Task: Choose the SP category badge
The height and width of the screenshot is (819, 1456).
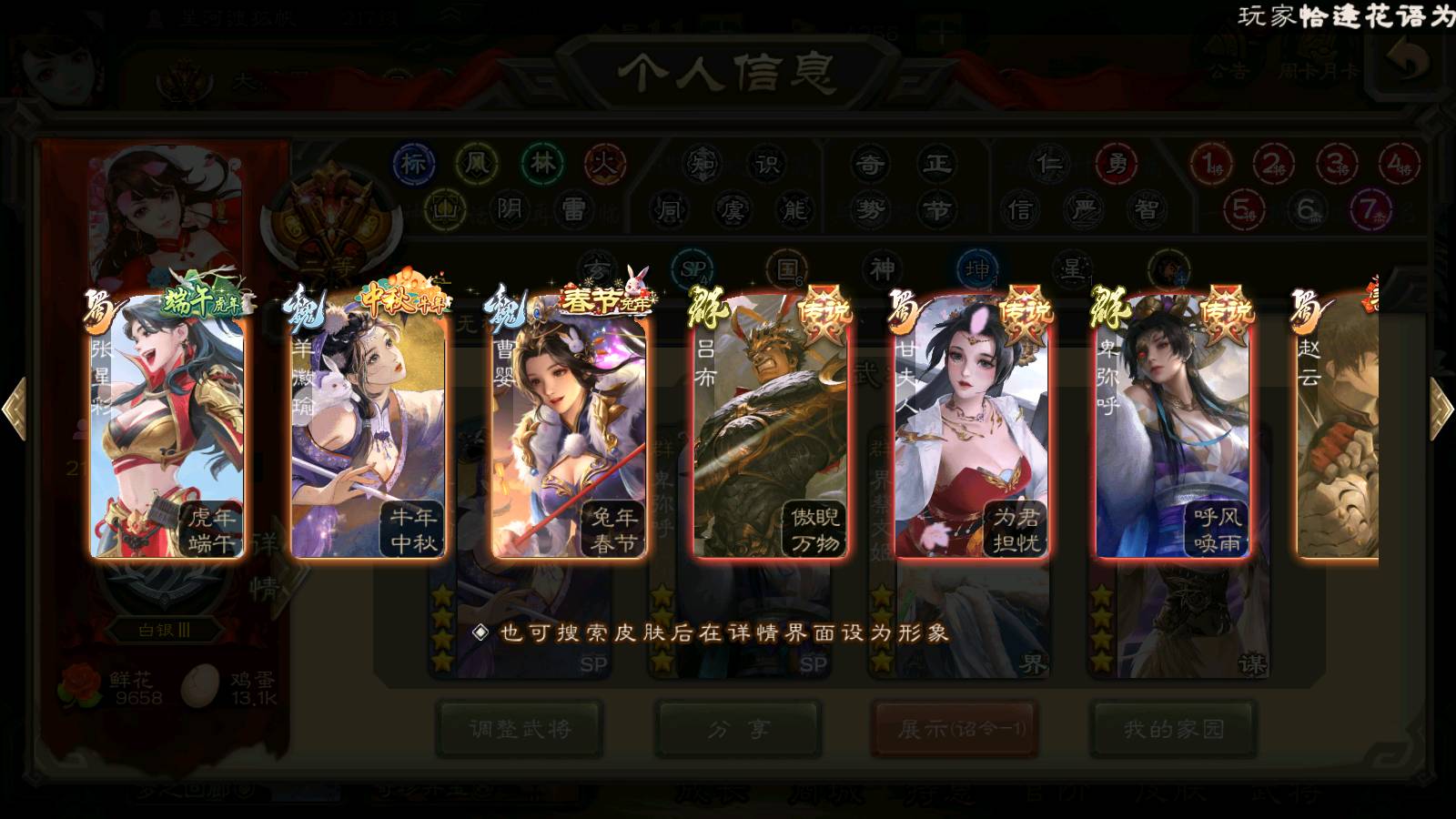Action: (x=694, y=269)
